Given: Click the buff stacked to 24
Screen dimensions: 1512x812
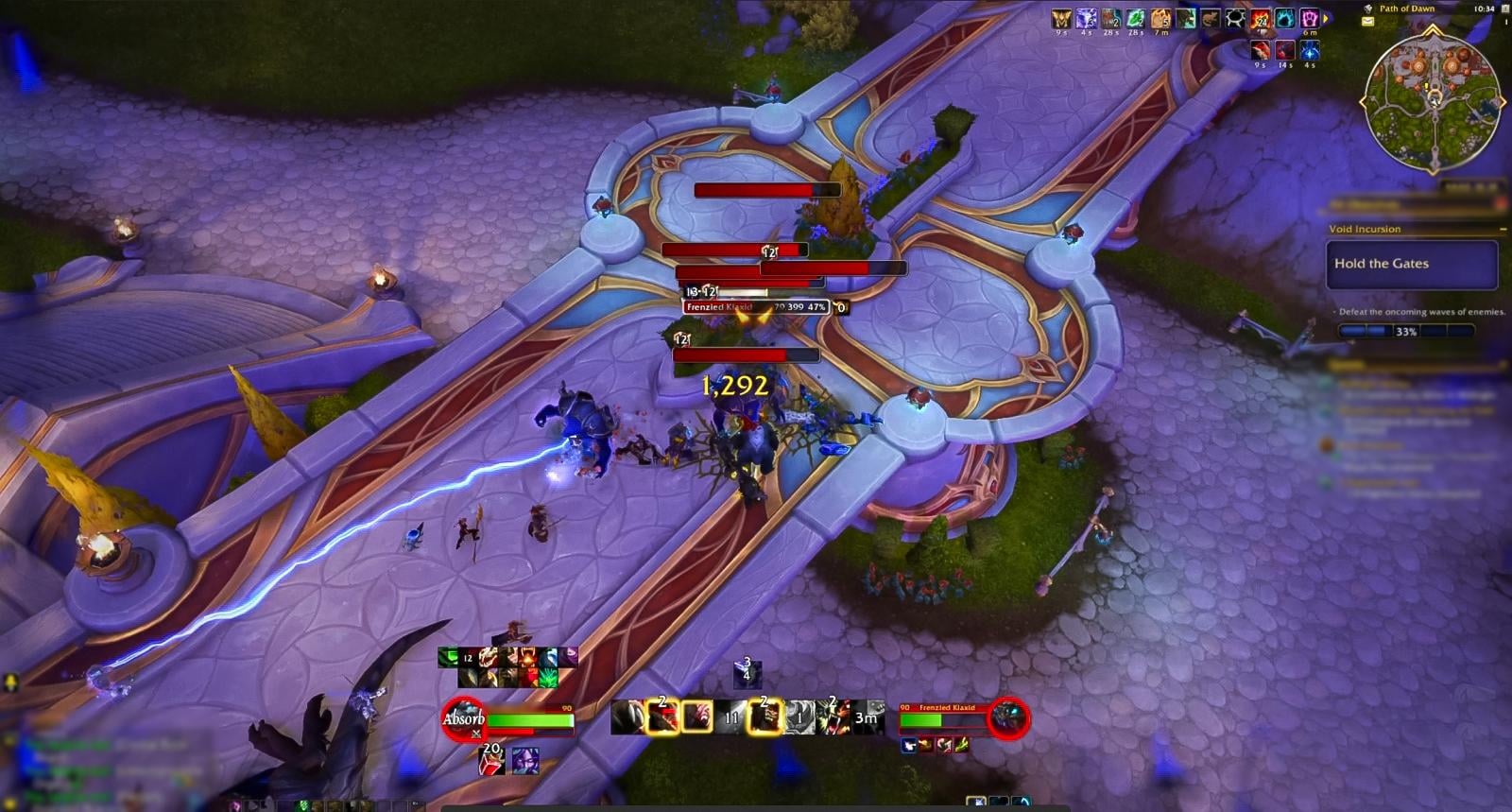Looking at the screenshot, I should click(1260, 19).
